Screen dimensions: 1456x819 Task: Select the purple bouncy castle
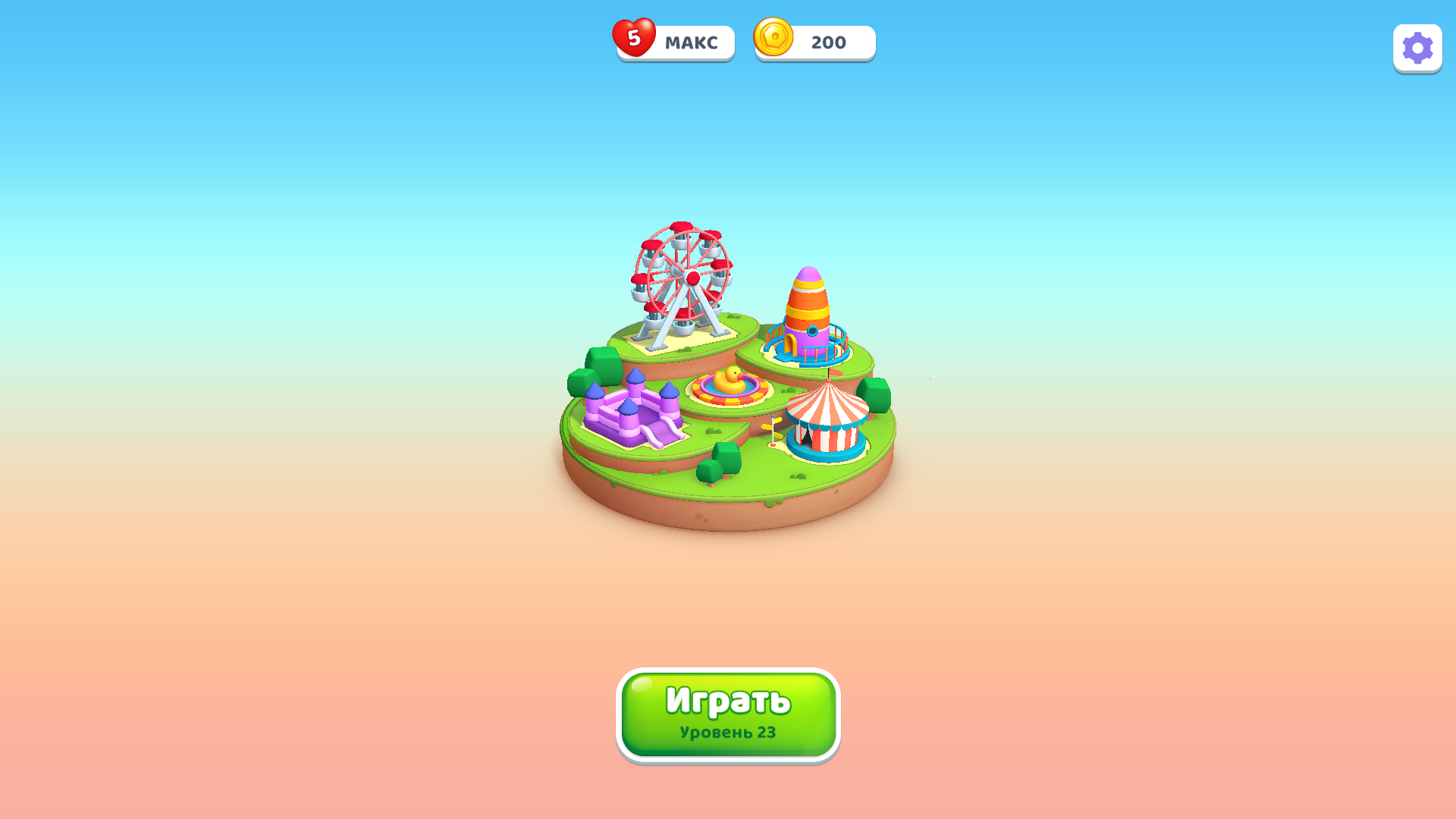coord(629,409)
